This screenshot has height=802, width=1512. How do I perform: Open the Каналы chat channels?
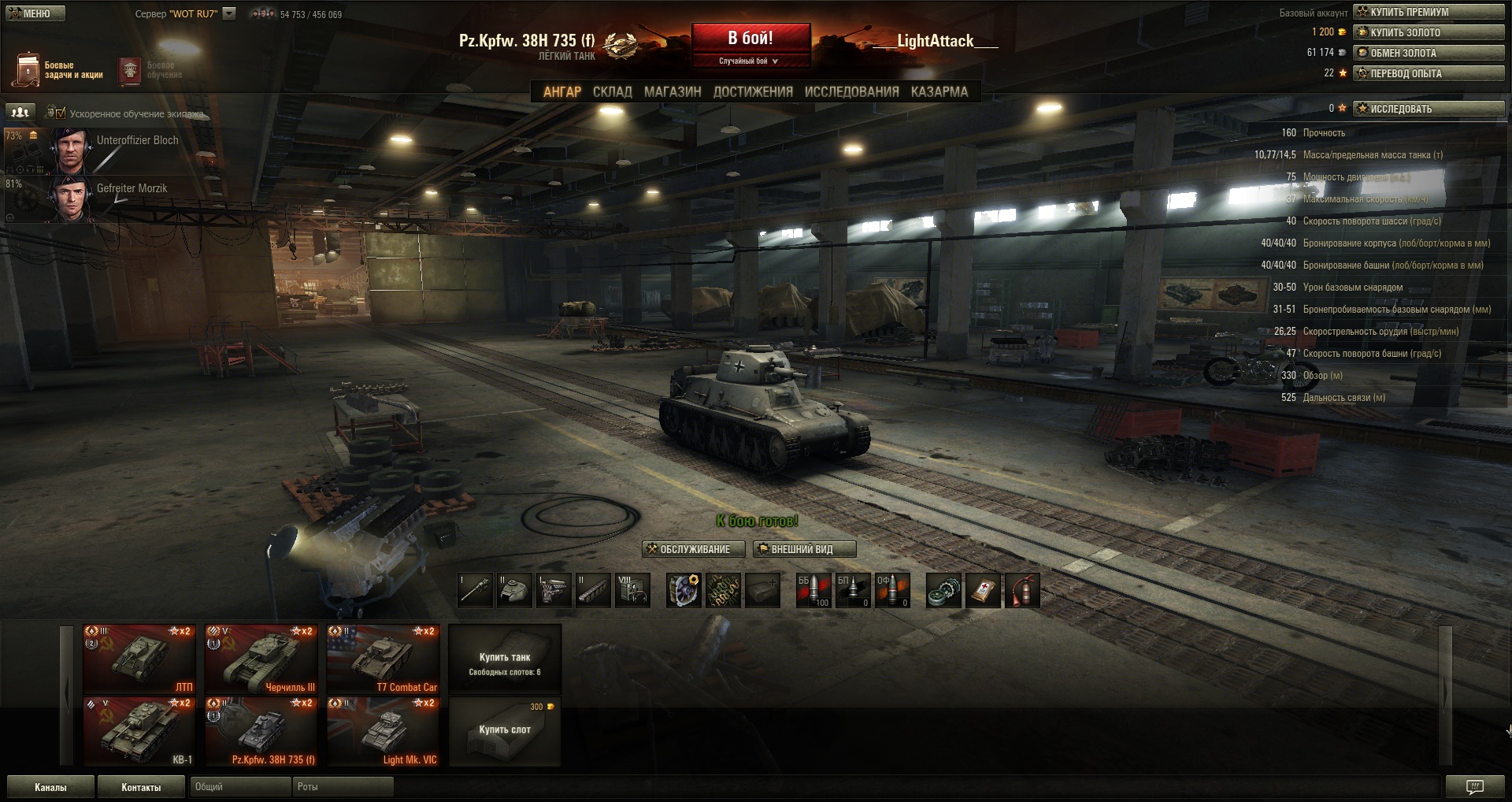[50, 787]
